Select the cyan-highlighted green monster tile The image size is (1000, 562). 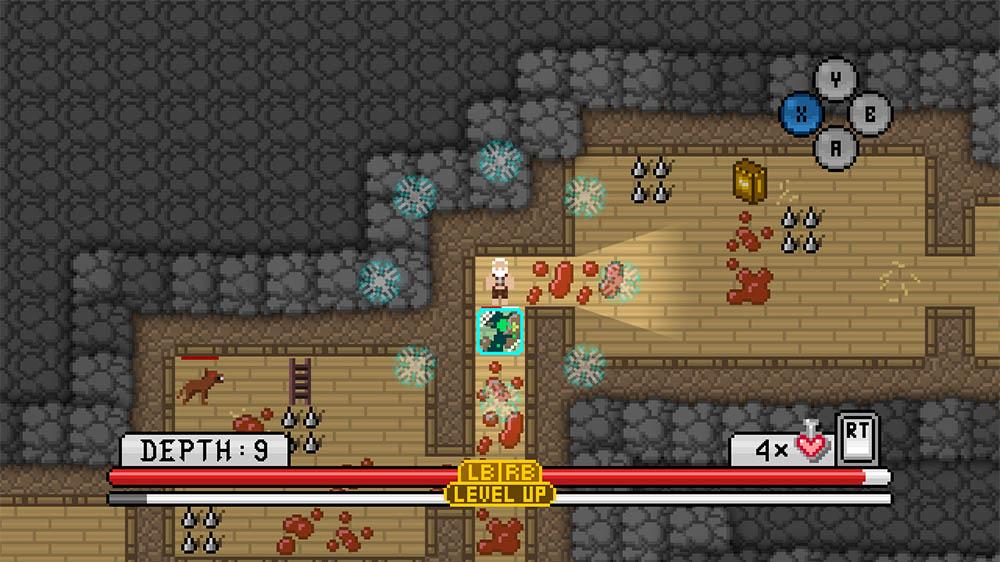click(499, 331)
